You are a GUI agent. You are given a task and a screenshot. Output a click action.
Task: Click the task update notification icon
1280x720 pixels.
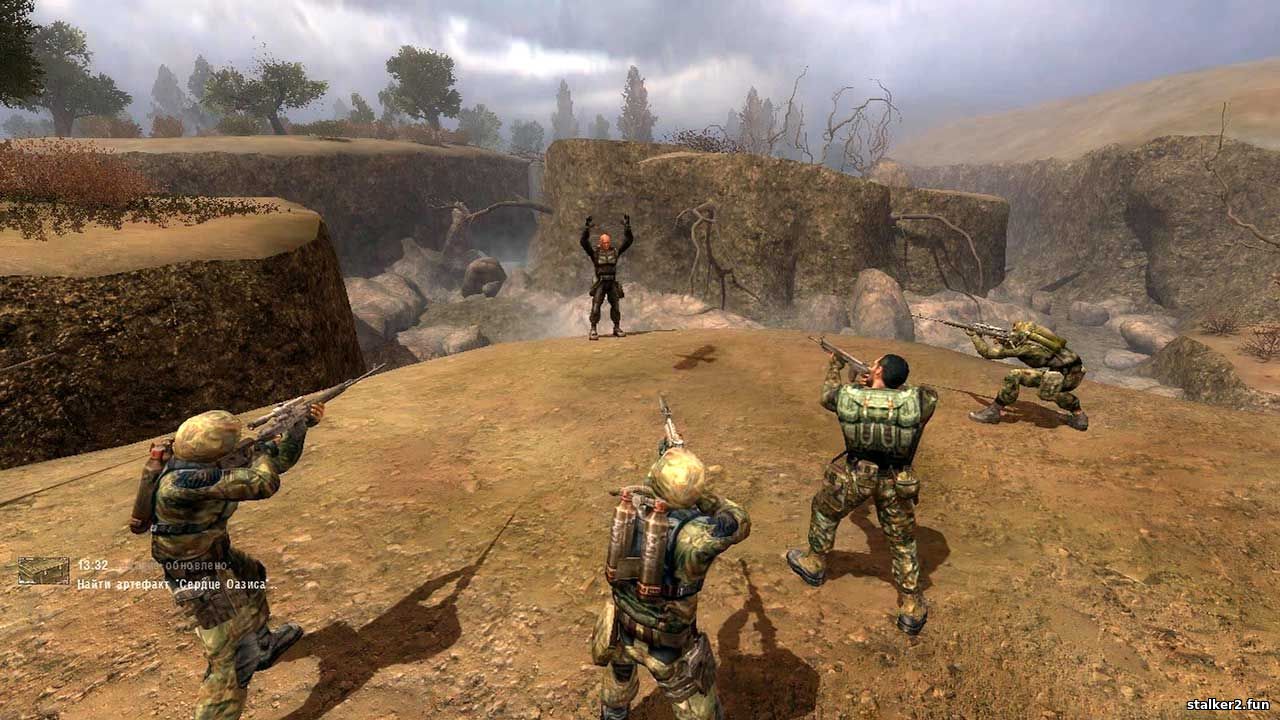tap(43, 571)
